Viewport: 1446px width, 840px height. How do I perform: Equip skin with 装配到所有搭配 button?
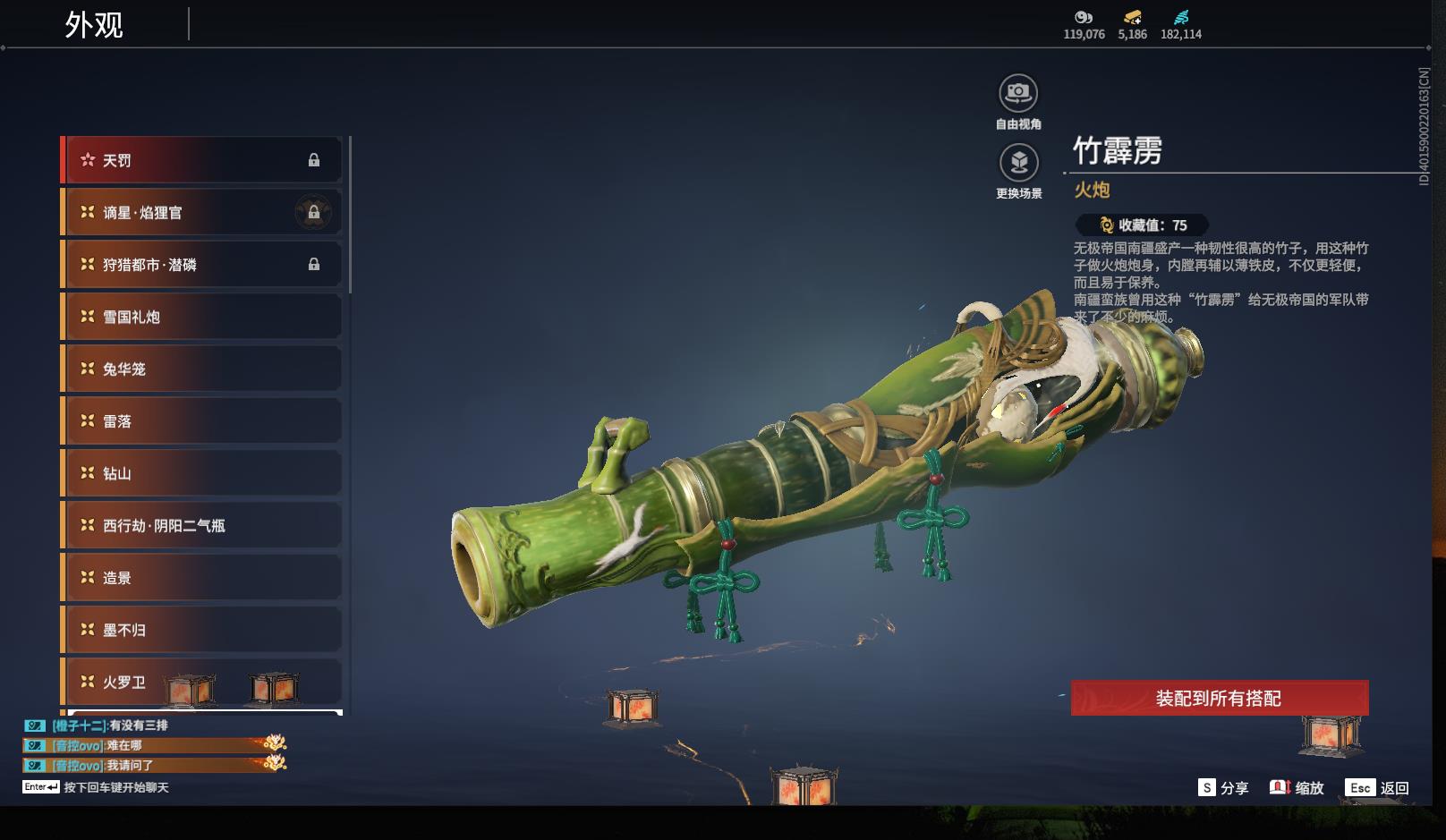pos(1219,698)
